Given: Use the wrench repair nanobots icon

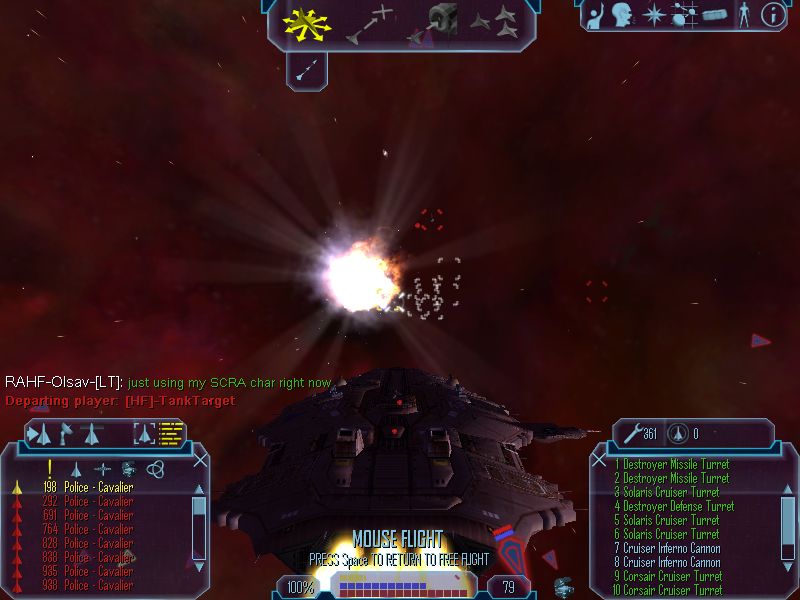Looking at the screenshot, I should tap(634, 433).
